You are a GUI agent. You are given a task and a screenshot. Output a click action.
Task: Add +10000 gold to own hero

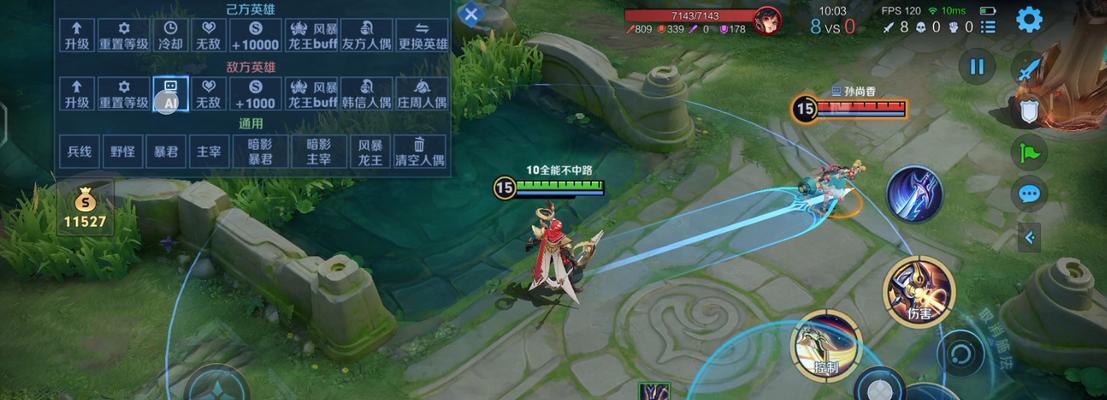coord(253,36)
